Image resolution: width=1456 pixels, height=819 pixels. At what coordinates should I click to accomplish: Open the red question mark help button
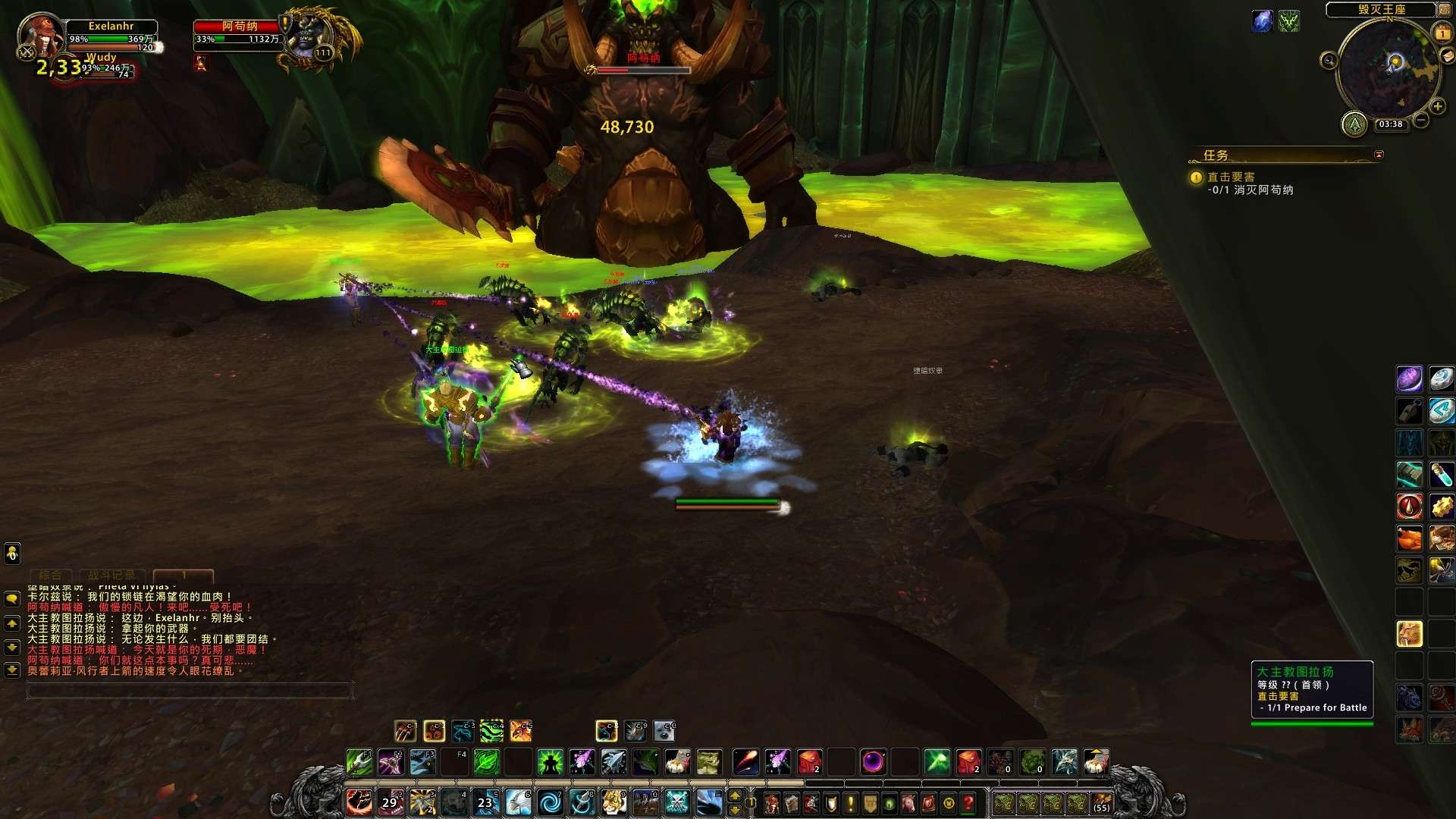click(x=968, y=802)
